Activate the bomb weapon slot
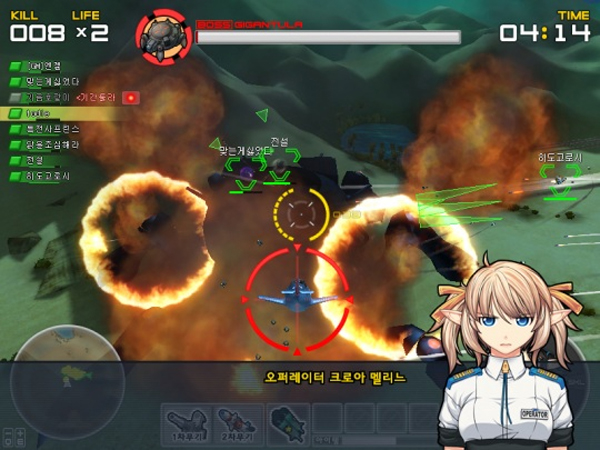The image size is (600, 450). click(x=285, y=424)
